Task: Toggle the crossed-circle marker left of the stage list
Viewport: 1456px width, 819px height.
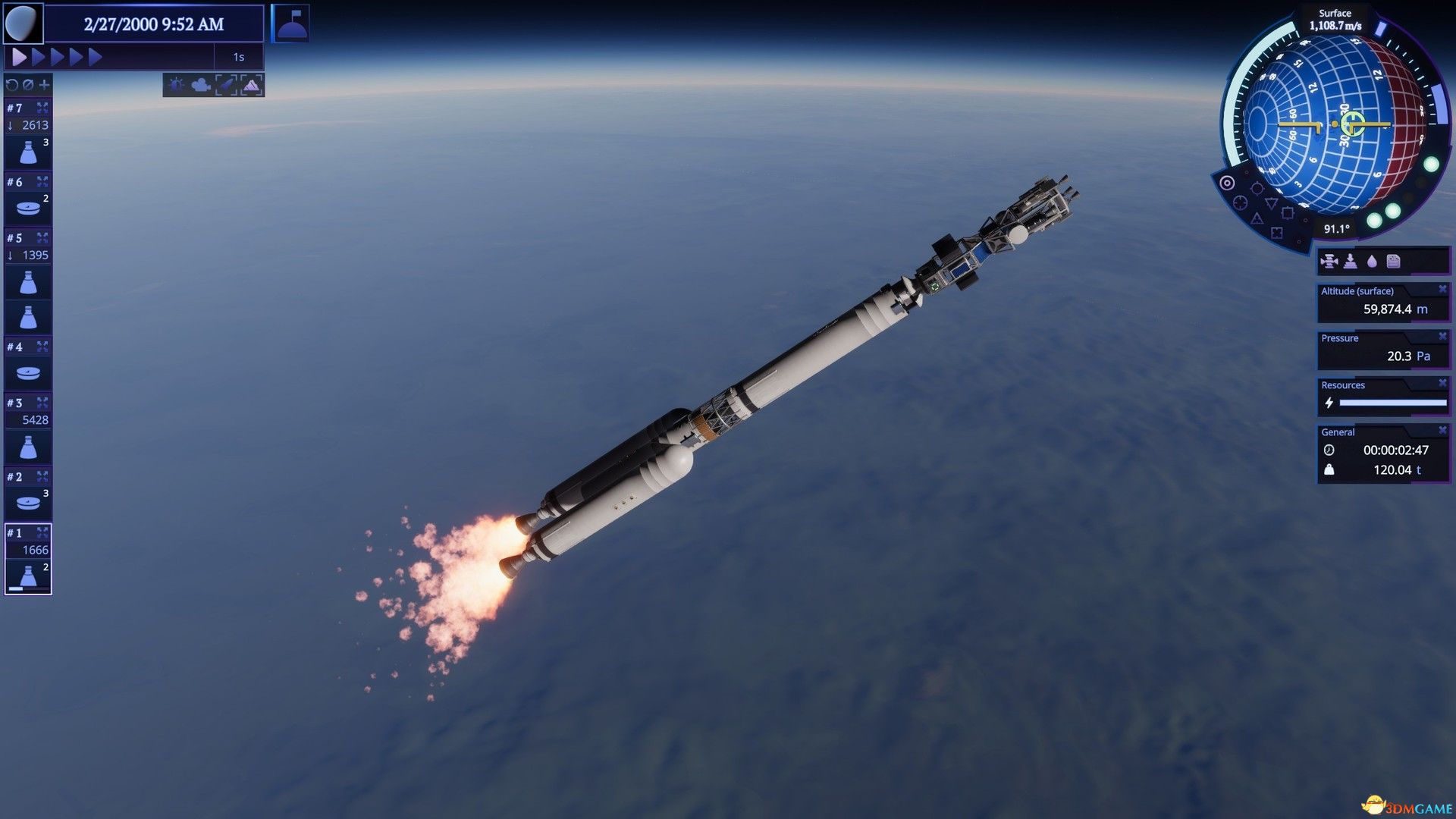Action: [28, 86]
